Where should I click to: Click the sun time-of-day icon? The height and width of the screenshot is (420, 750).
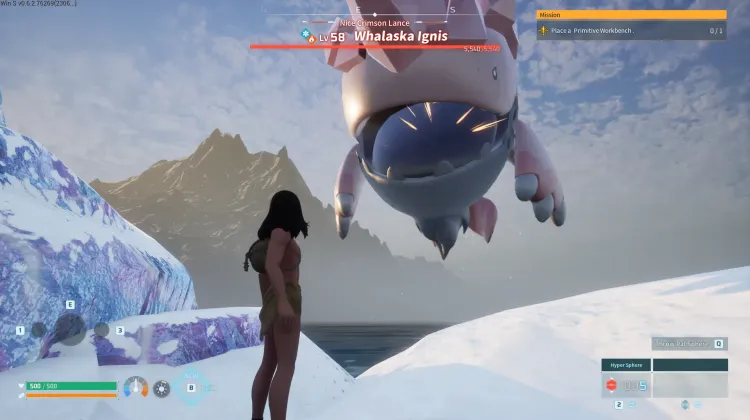[161, 388]
